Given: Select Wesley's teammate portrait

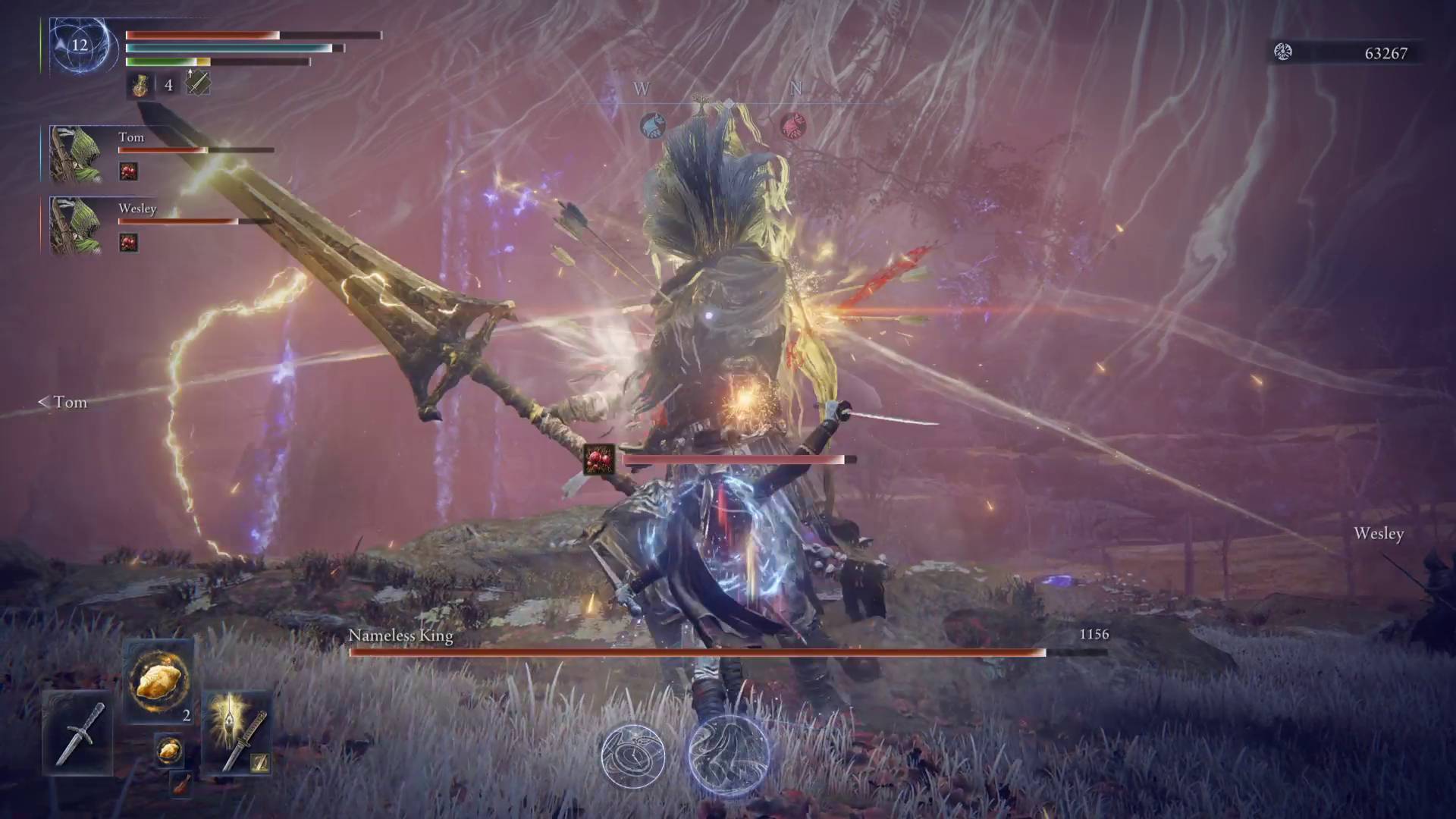Looking at the screenshot, I should [77, 225].
